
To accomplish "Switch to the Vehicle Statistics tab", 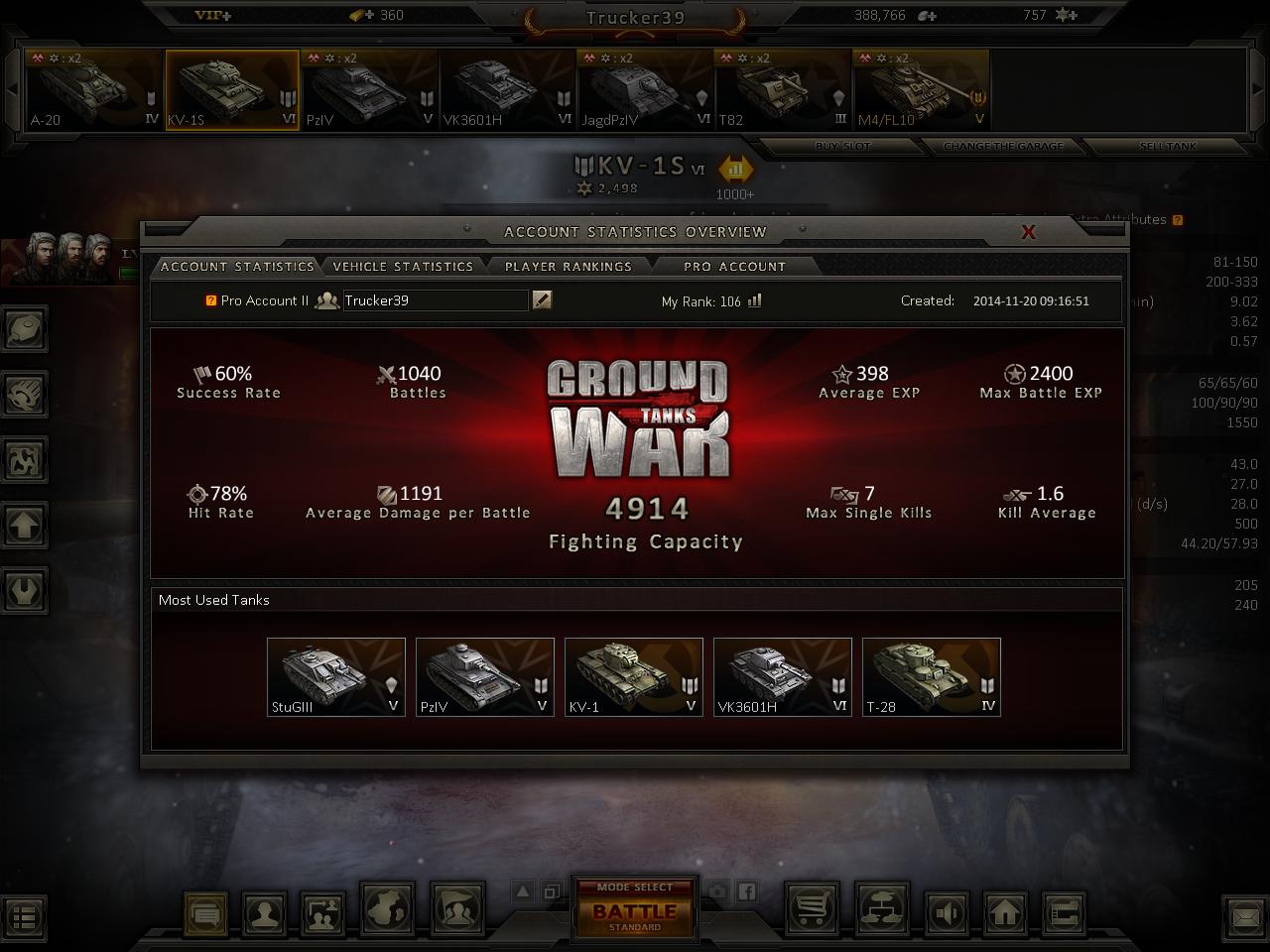I will pyautogui.click(x=403, y=267).
